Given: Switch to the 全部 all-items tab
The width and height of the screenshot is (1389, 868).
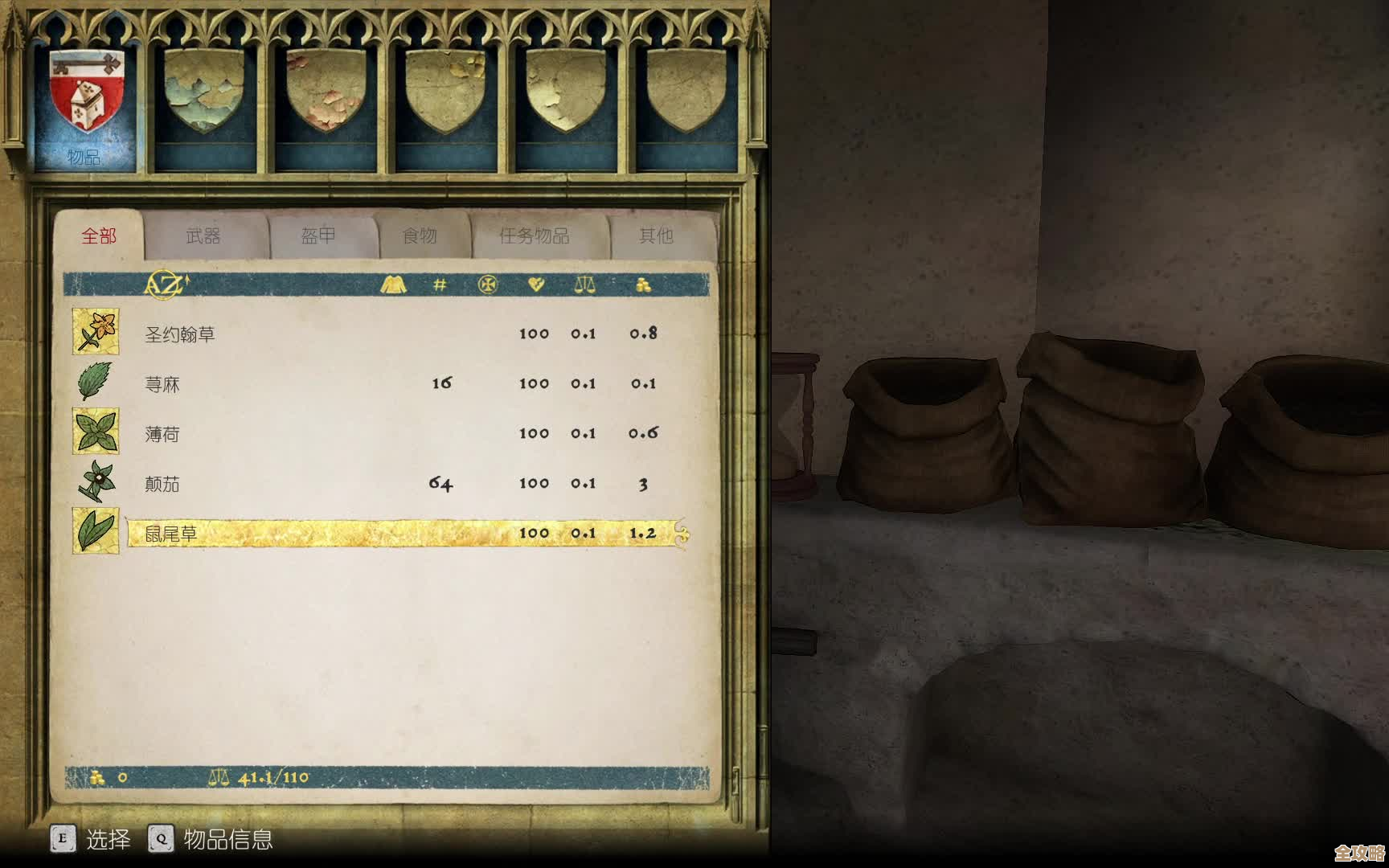Looking at the screenshot, I should 99,235.
